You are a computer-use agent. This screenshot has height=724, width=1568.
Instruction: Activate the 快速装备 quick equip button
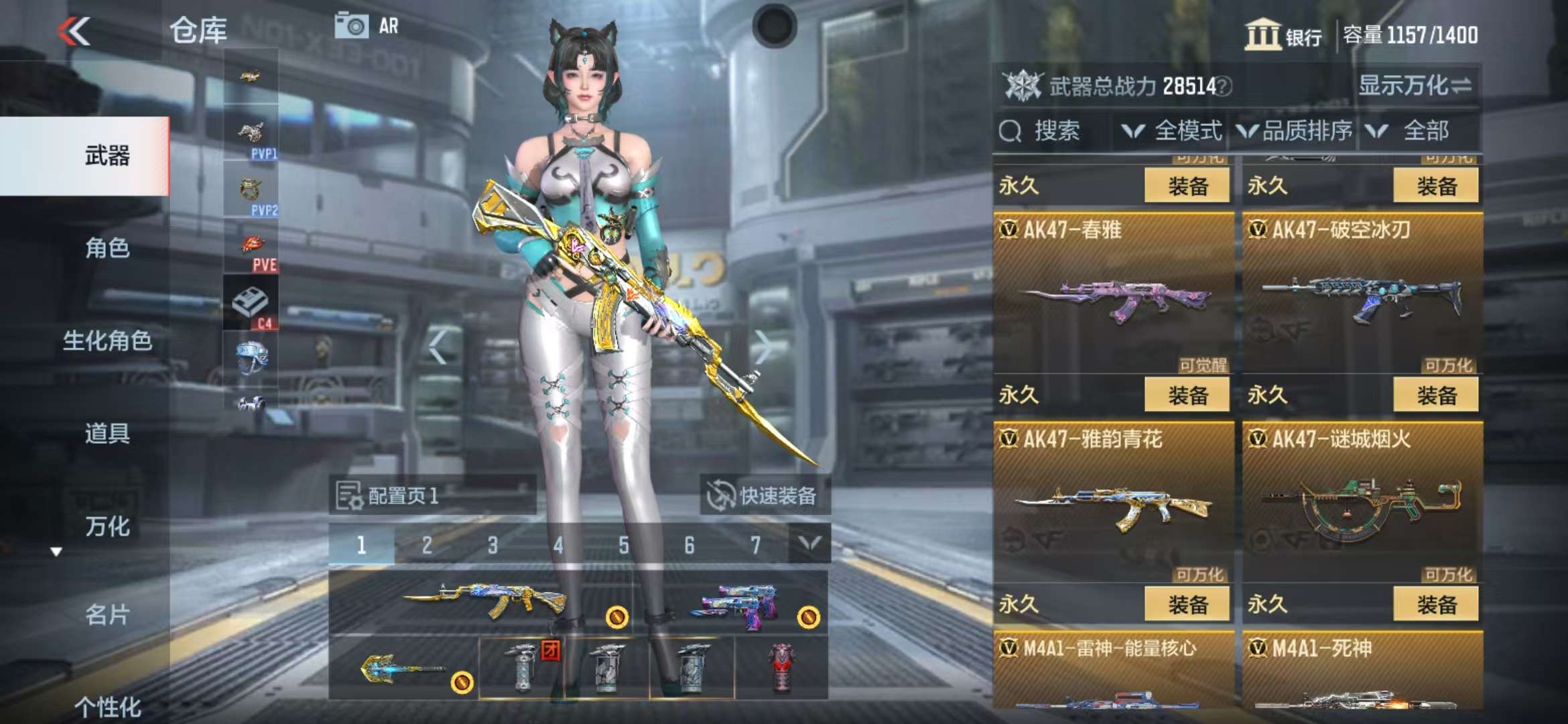tap(765, 496)
